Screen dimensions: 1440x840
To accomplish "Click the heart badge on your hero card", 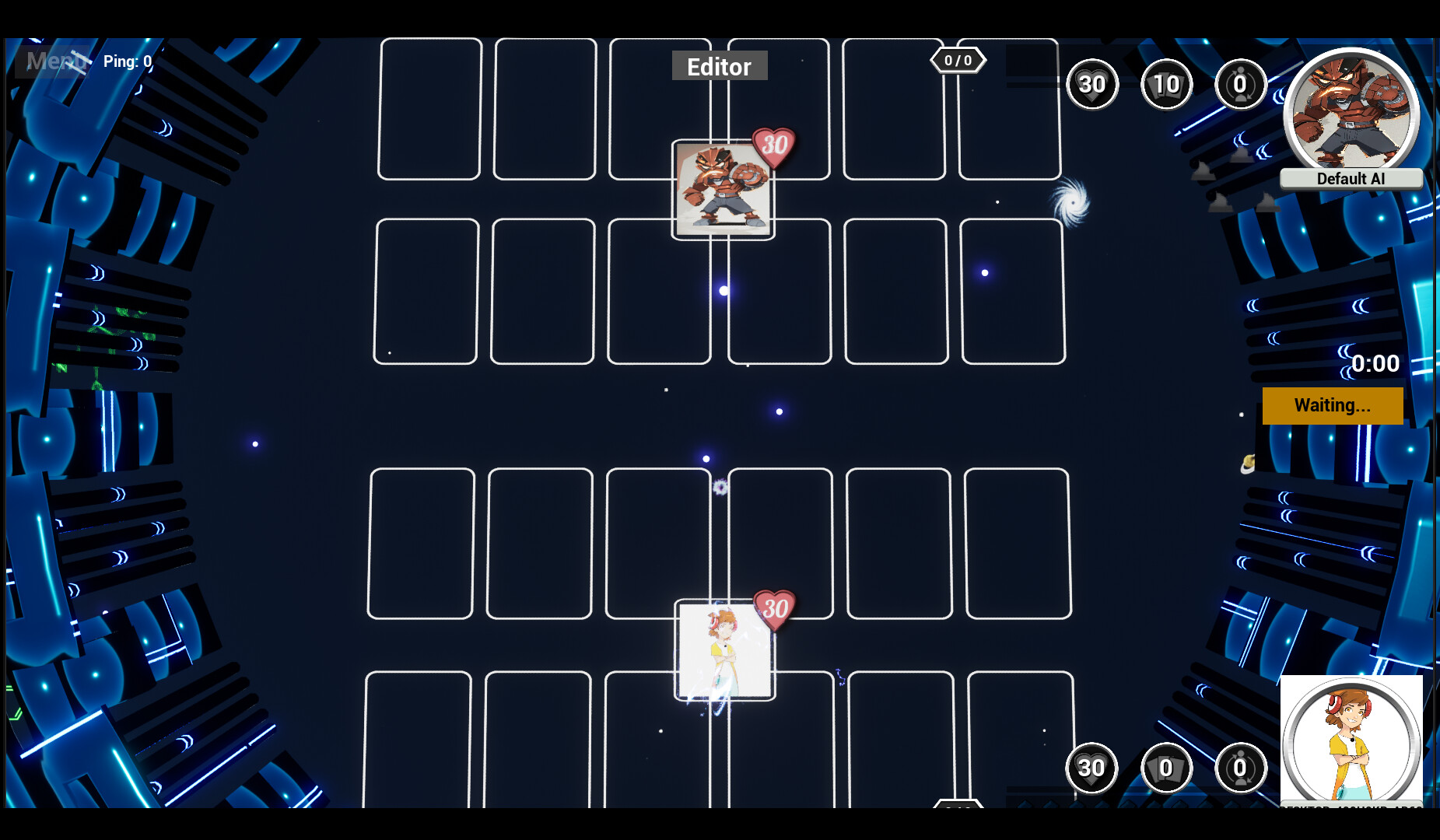I will tap(773, 611).
